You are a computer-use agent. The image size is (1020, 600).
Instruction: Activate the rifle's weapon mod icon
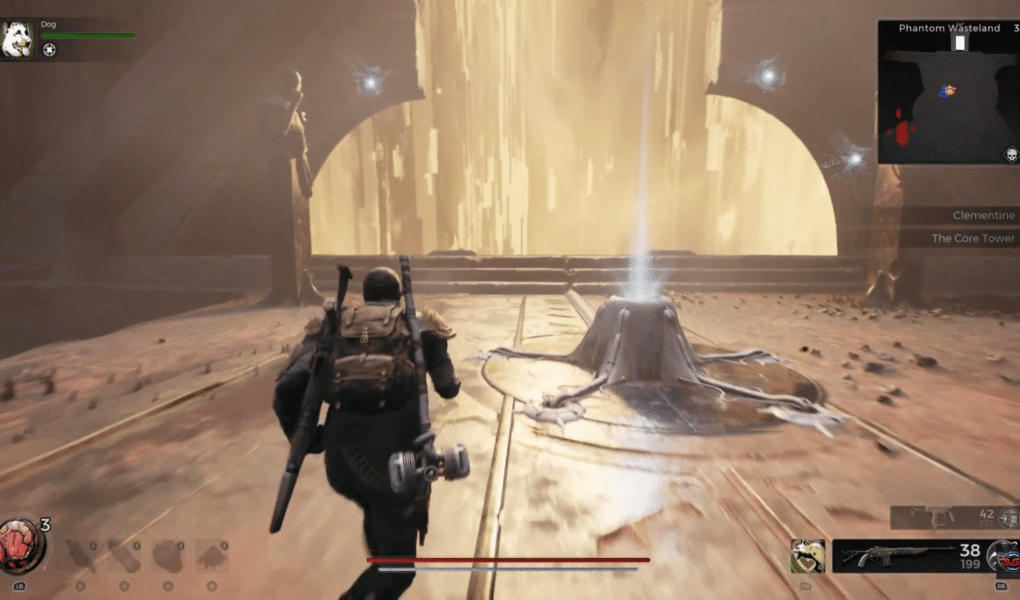pos(1001,556)
